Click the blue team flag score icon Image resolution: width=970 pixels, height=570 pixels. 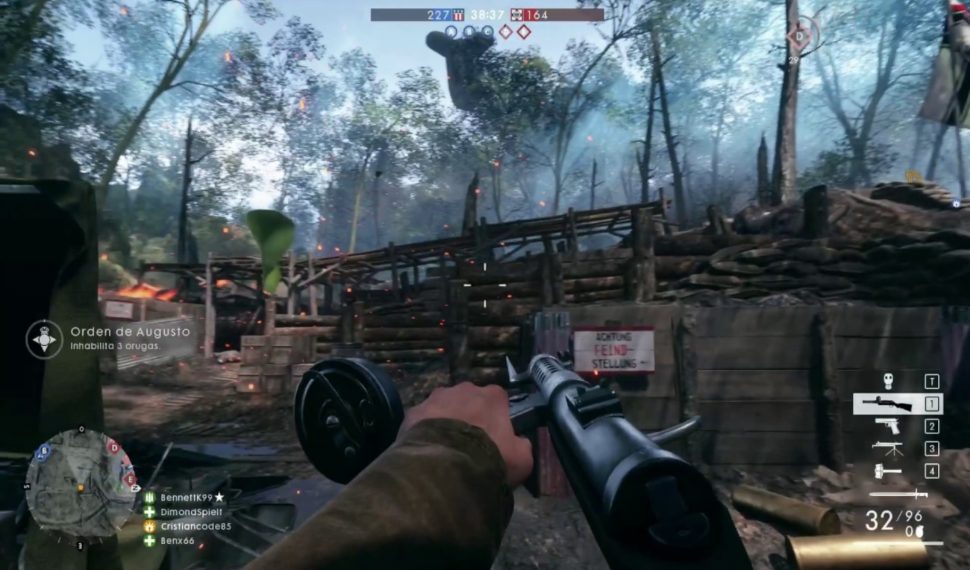point(459,15)
